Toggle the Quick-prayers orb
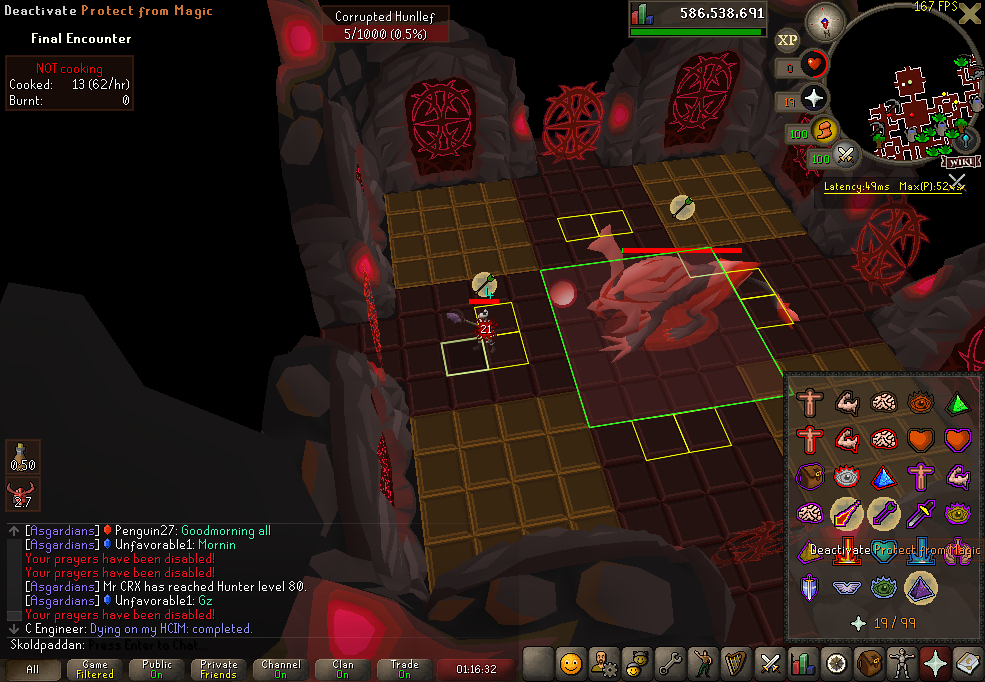The height and width of the screenshot is (682, 985). point(814,98)
